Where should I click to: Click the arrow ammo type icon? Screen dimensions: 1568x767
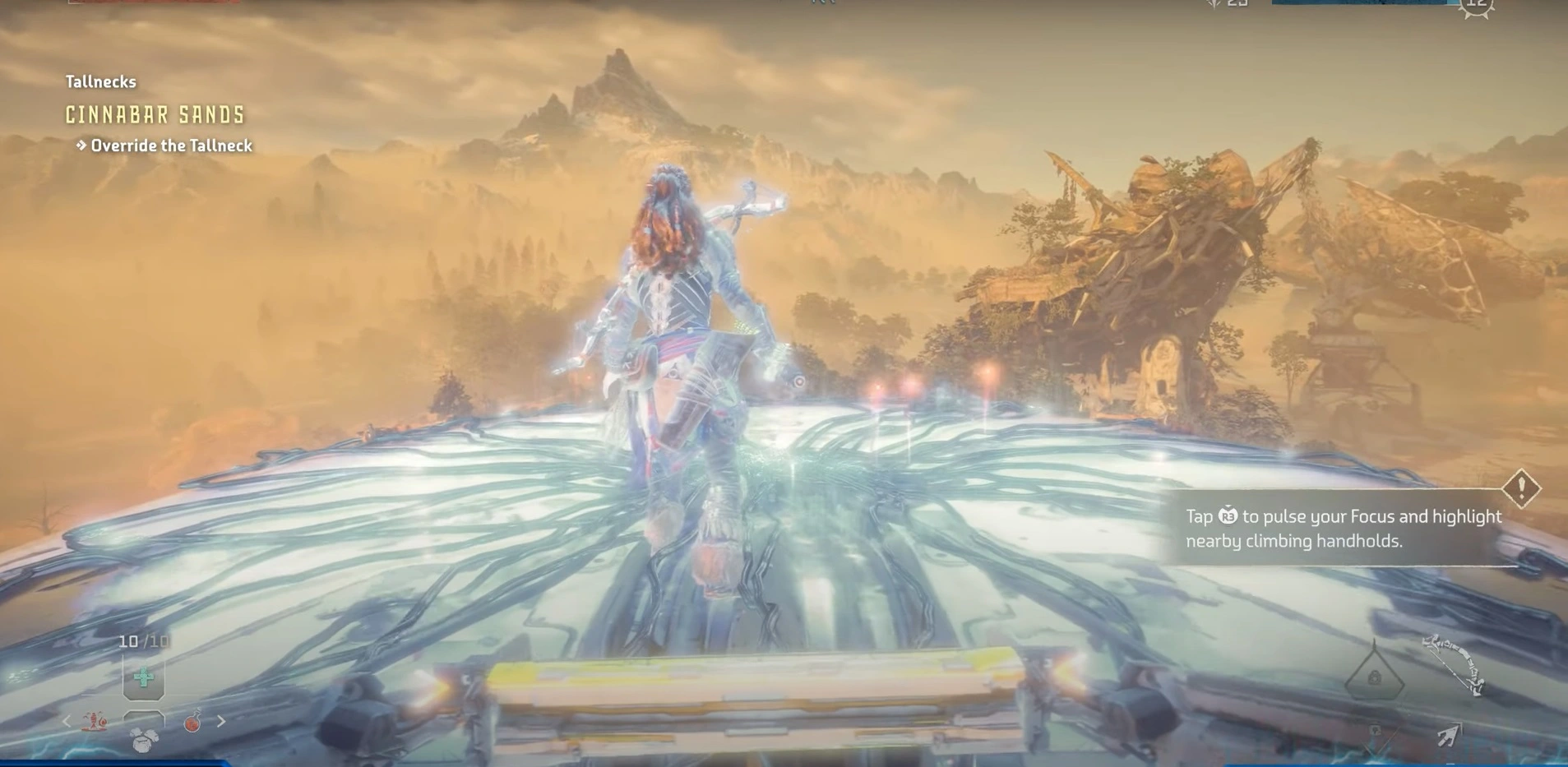[x=1448, y=735]
